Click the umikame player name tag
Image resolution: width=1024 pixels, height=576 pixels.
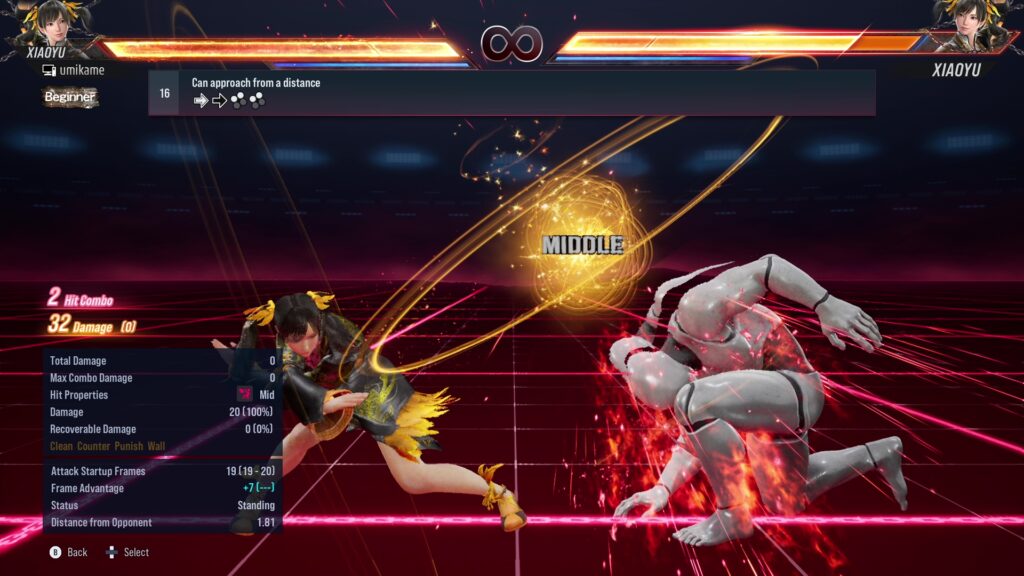[73, 70]
